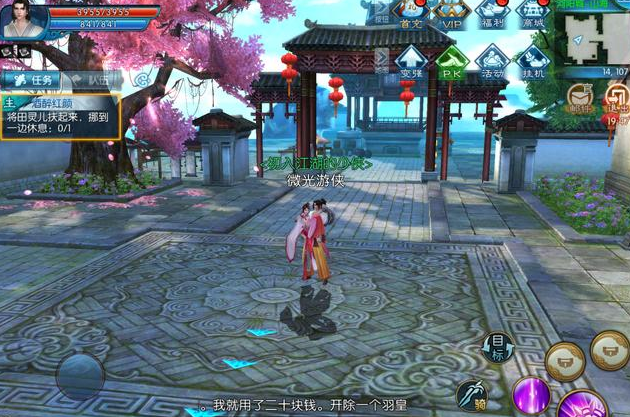
Task: Open the player character portrait
Action: (22, 20)
